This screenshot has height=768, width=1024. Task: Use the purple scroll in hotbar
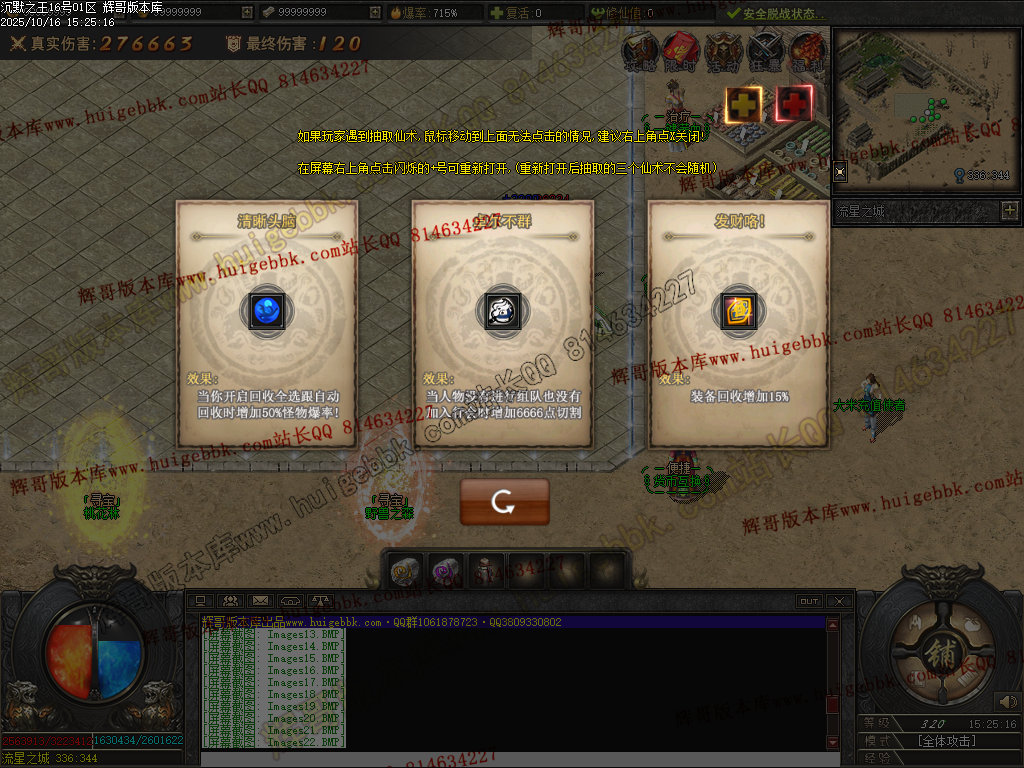click(445, 570)
